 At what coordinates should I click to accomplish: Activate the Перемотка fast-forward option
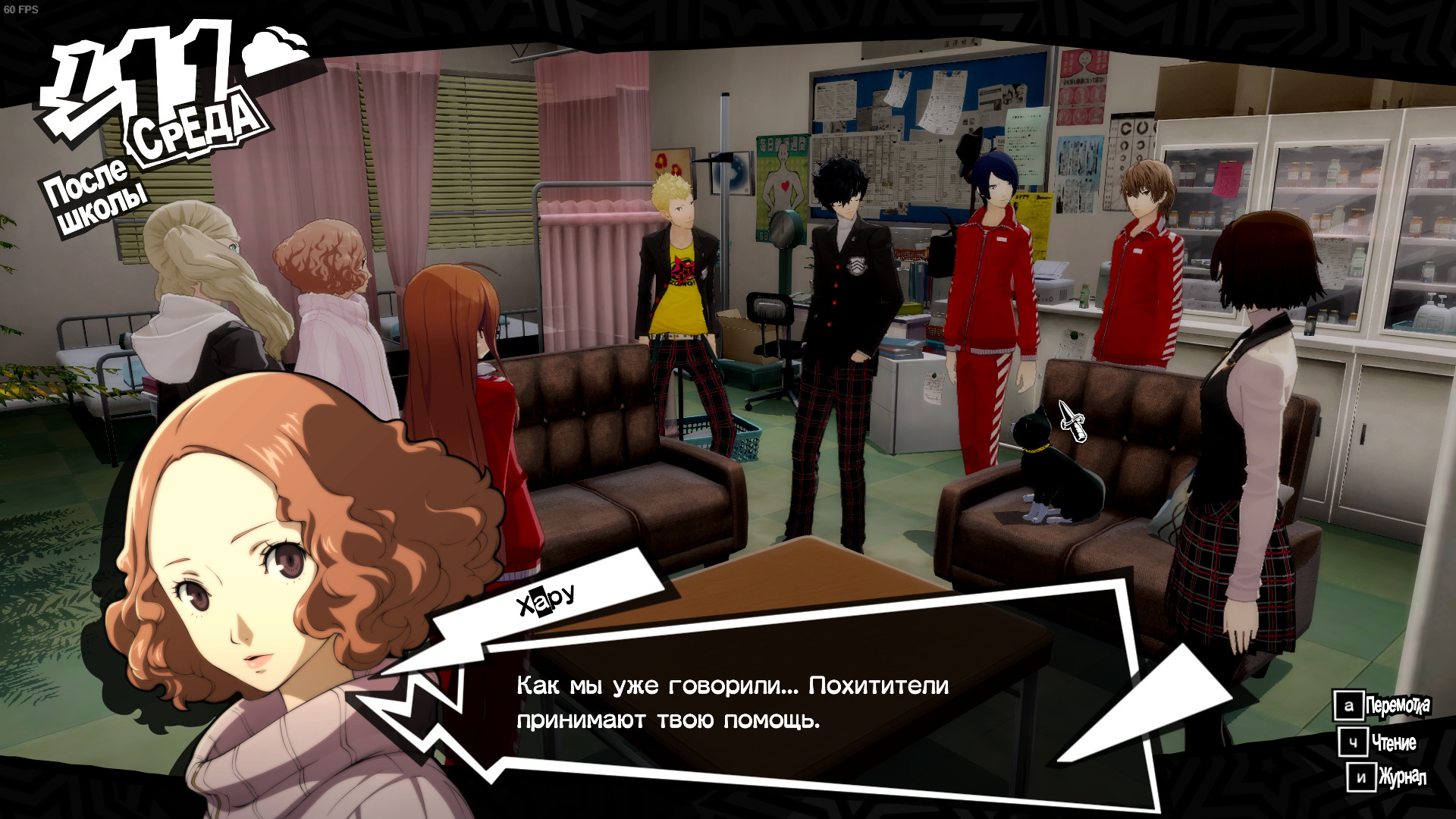click(x=1382, y=706)
